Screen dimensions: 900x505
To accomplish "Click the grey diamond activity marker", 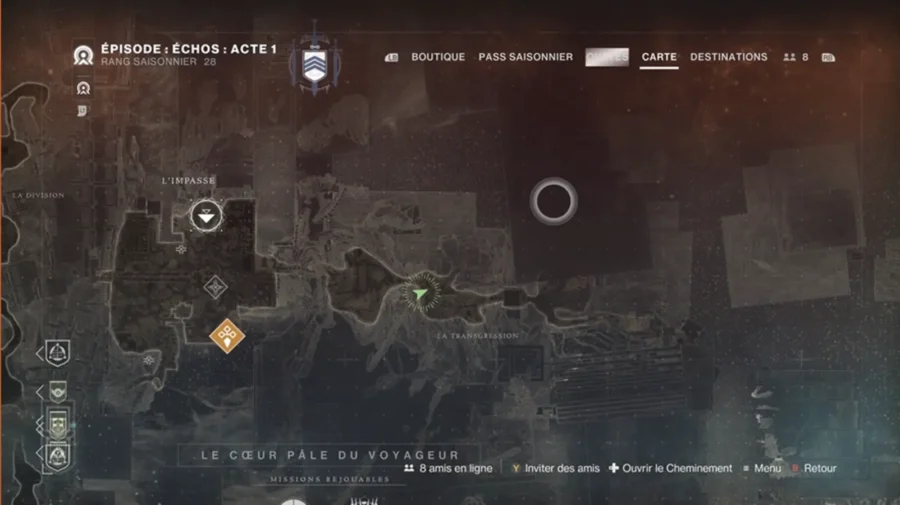I will pyautogui.click(x=215, y=288).
